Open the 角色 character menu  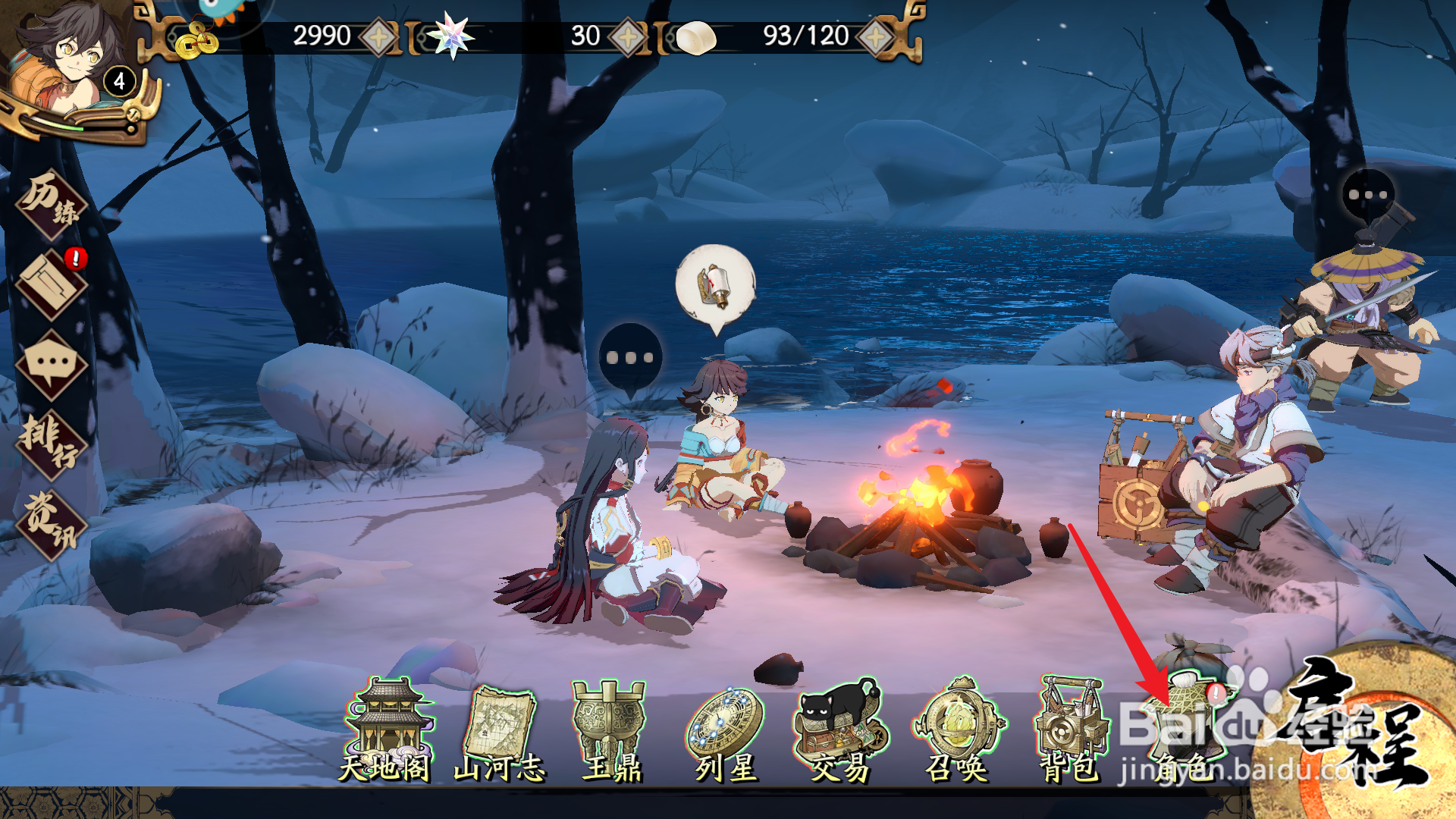click(1187, 728)
